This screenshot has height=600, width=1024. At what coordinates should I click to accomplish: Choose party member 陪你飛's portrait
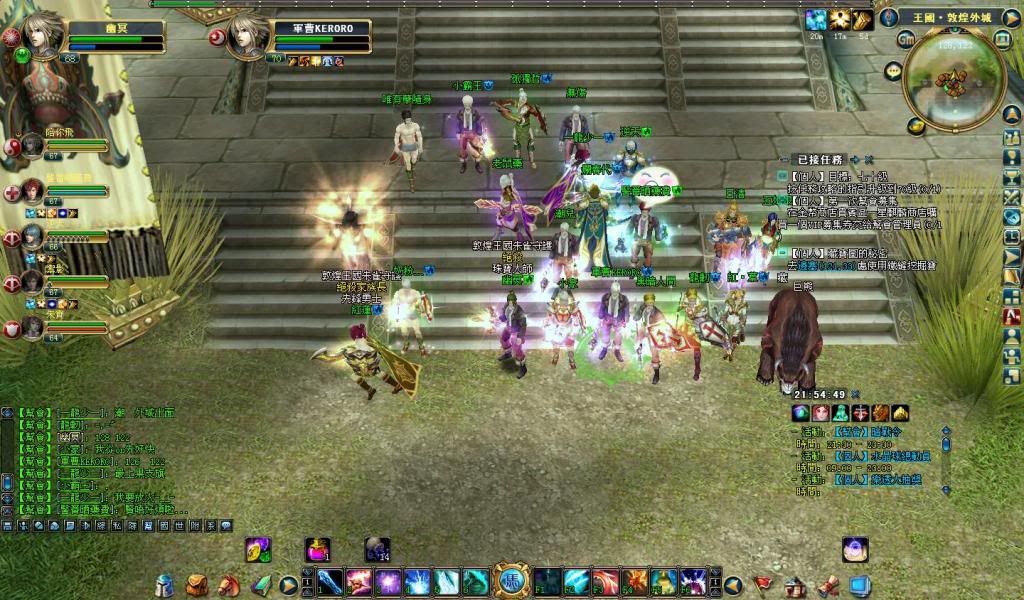click(33, 144)
